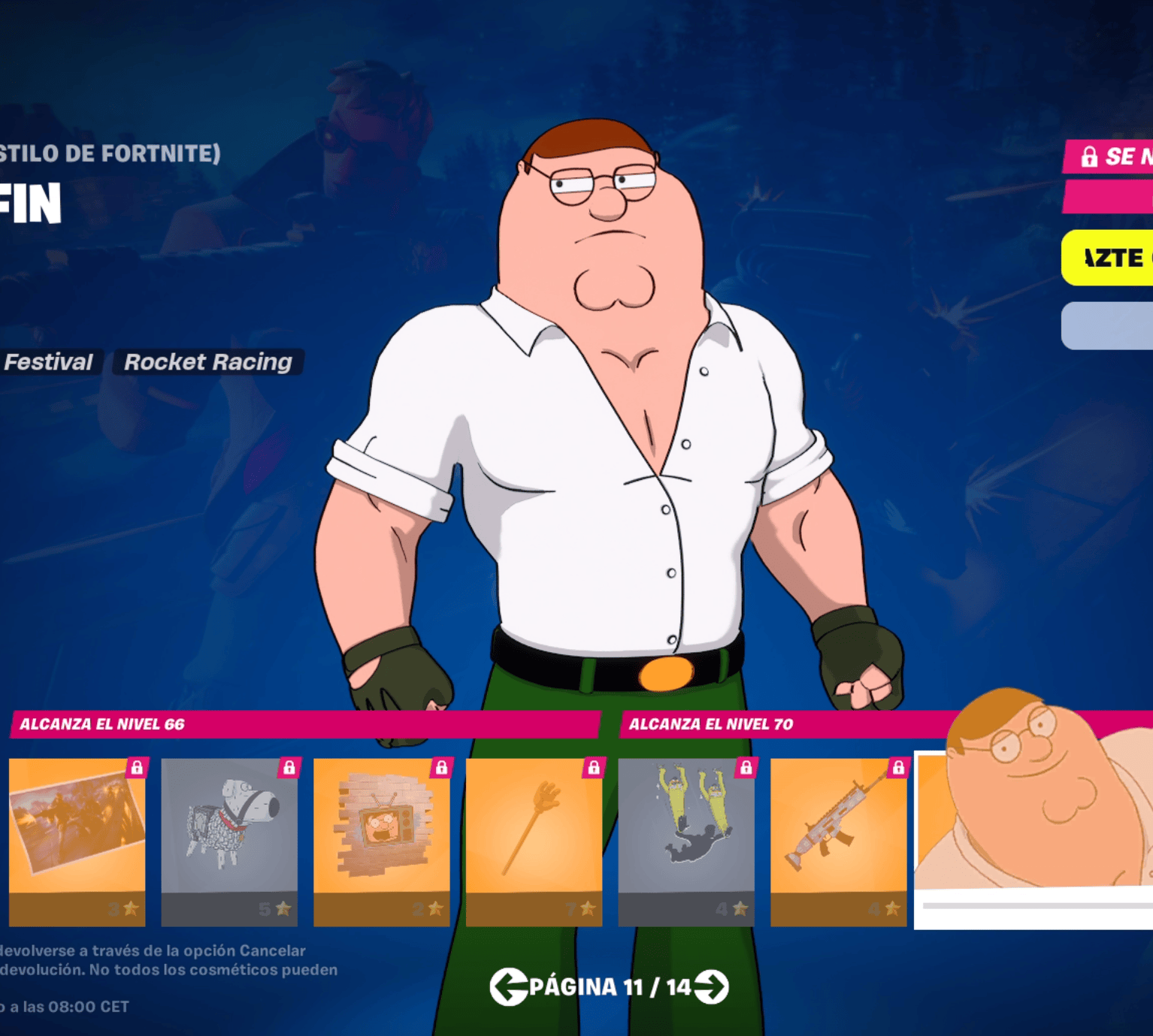Image resolution: width=1153 pixels, height=1036 pixels.
Task: Select the Festival tag
Action: 49,362
